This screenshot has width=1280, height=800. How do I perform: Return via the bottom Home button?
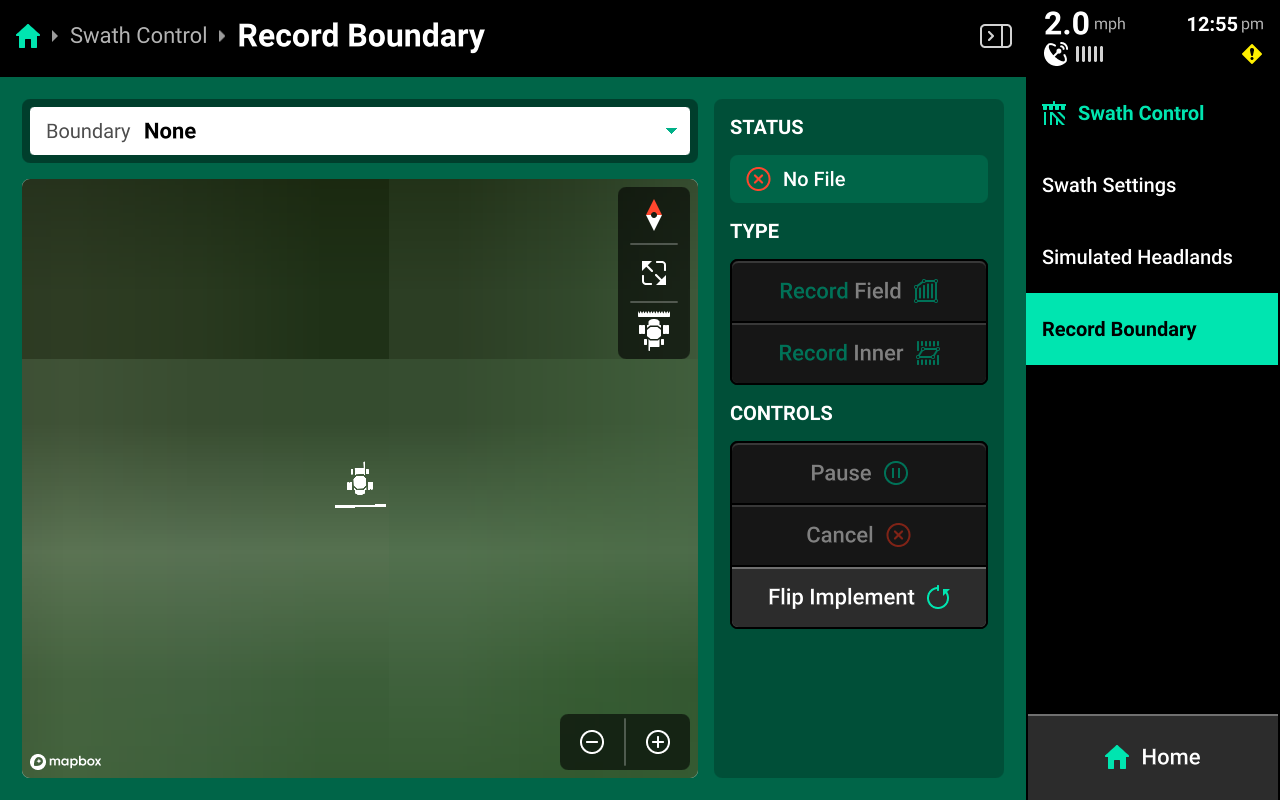[x=1152, y=757]
